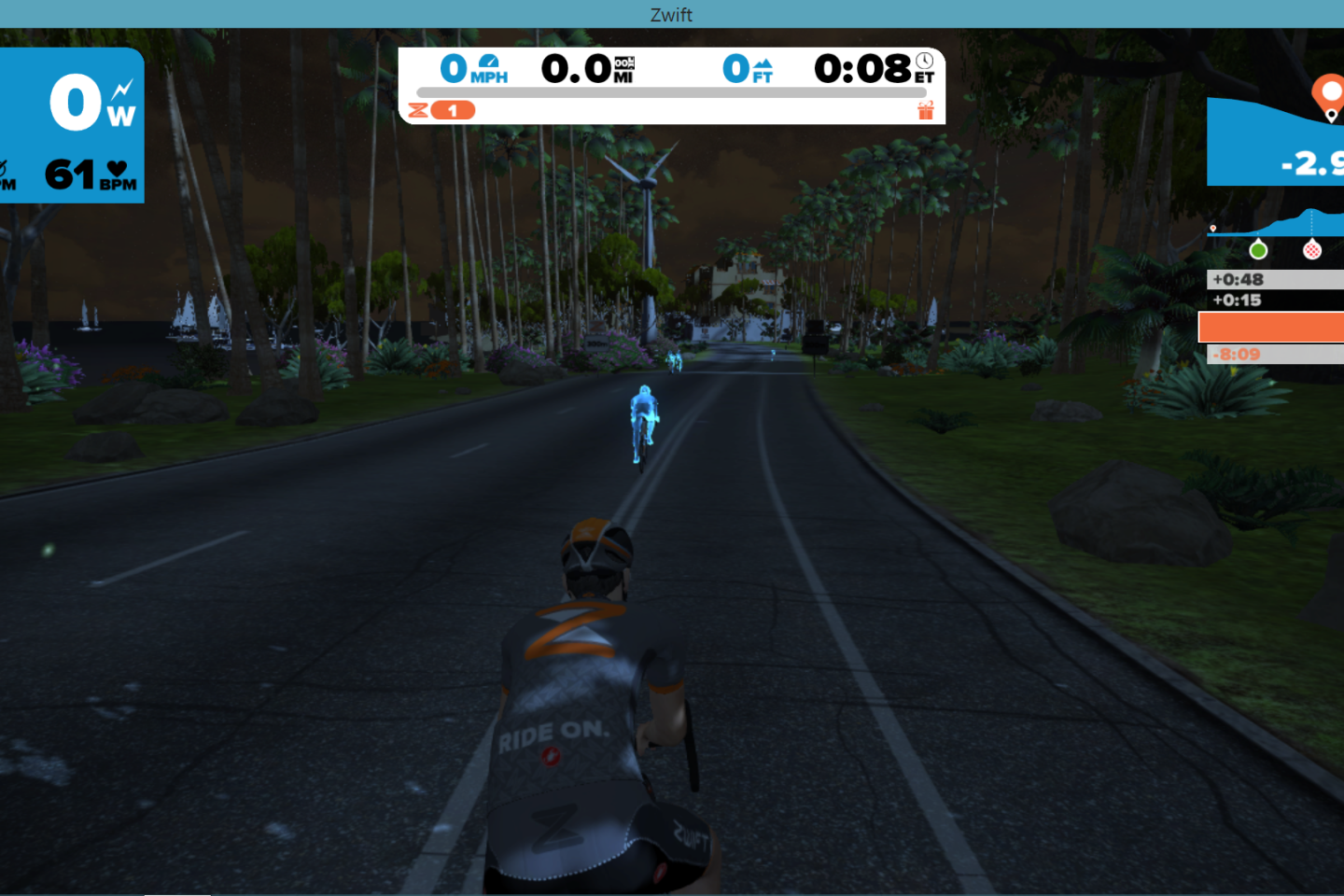The width and height of the screenshot is (1344, 896).
Task: Click the orange gift box icon
Action: 925,111
